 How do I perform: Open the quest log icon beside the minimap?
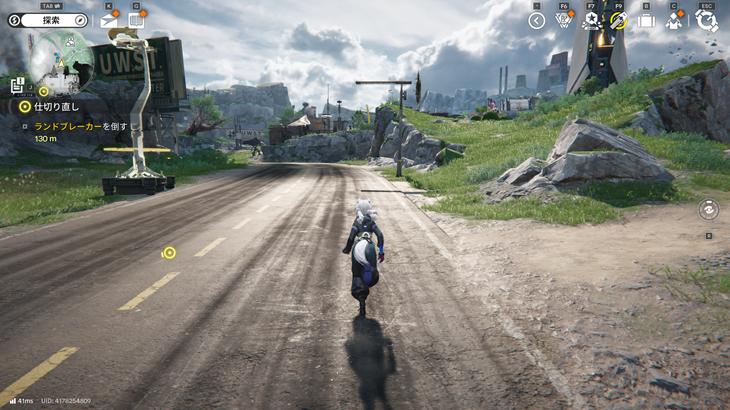(x=18, y=86)
